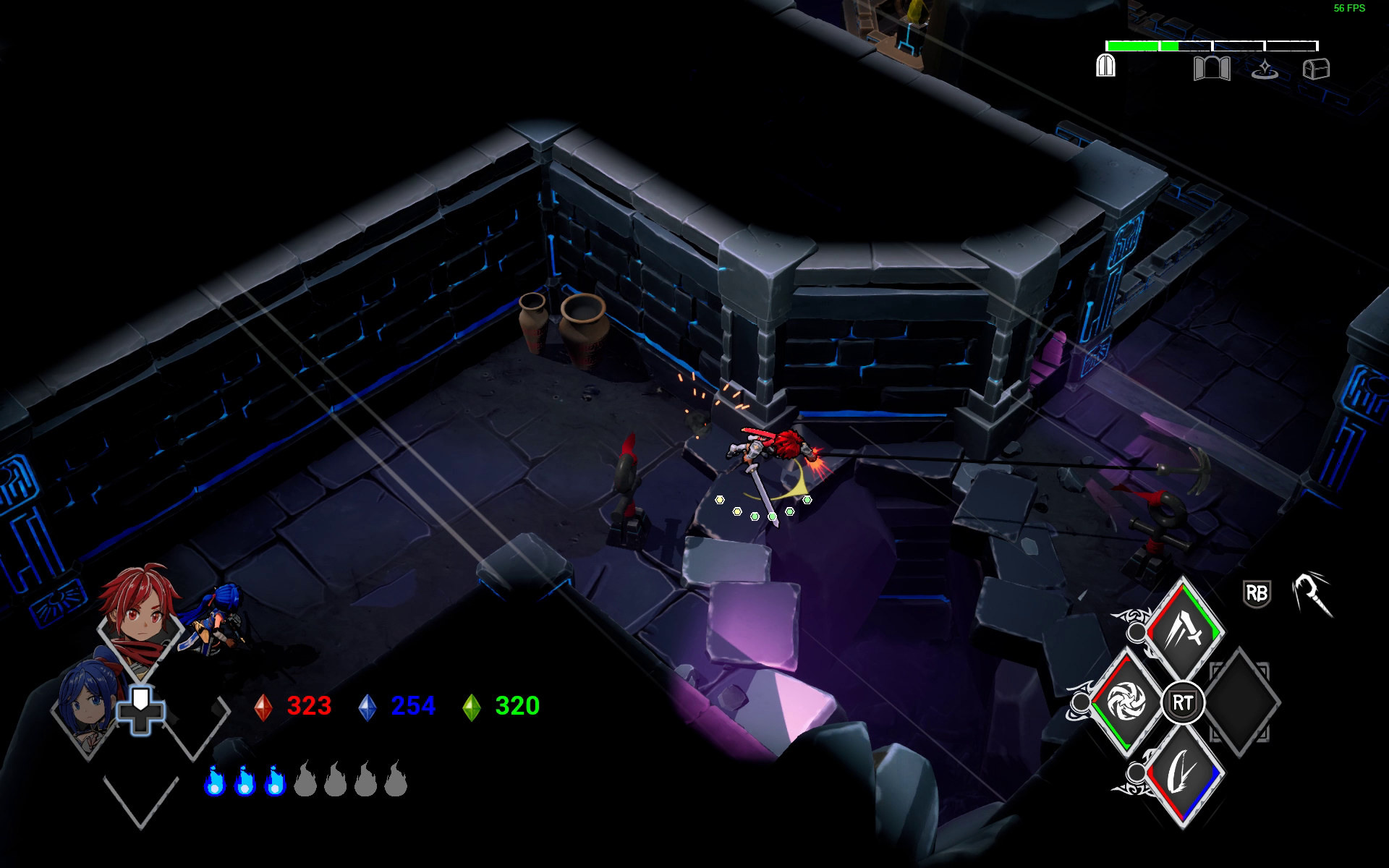Select the empty diamond ability slot
The image size is (1389, 868).
click(x=1241, y=702)
